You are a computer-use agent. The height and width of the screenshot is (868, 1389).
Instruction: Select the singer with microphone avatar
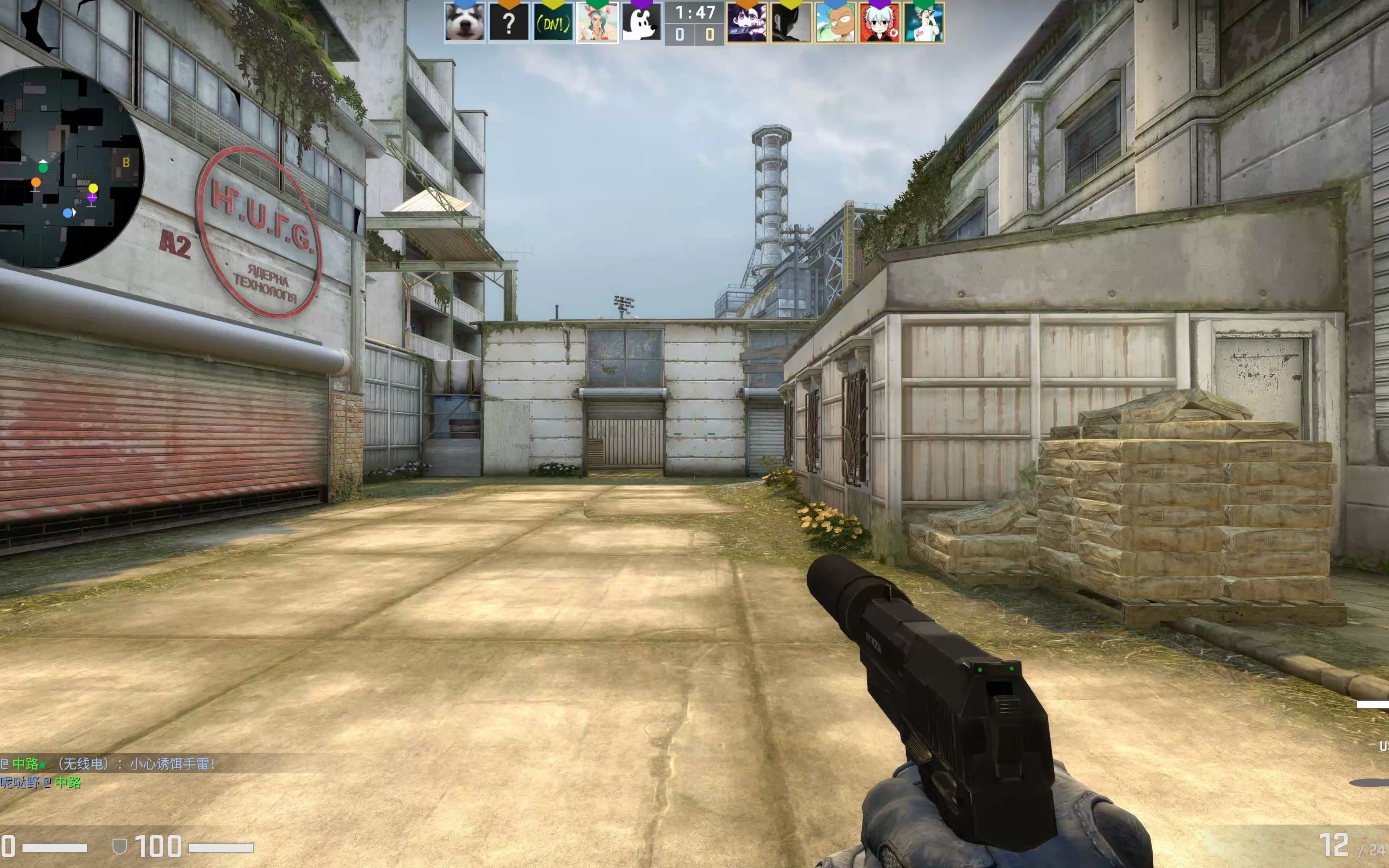click(924, 23)
